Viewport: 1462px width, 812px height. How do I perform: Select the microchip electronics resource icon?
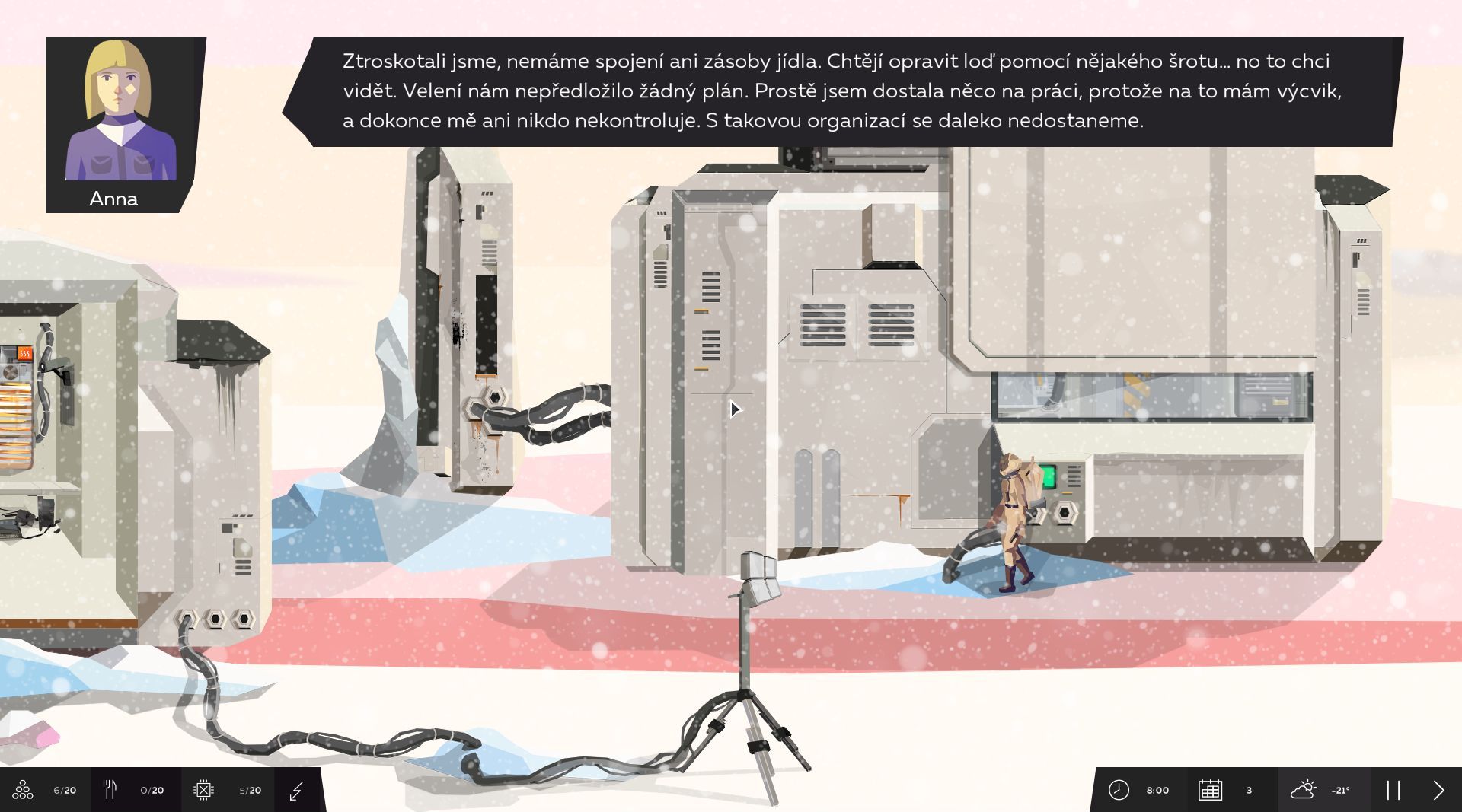pos(203,790)
